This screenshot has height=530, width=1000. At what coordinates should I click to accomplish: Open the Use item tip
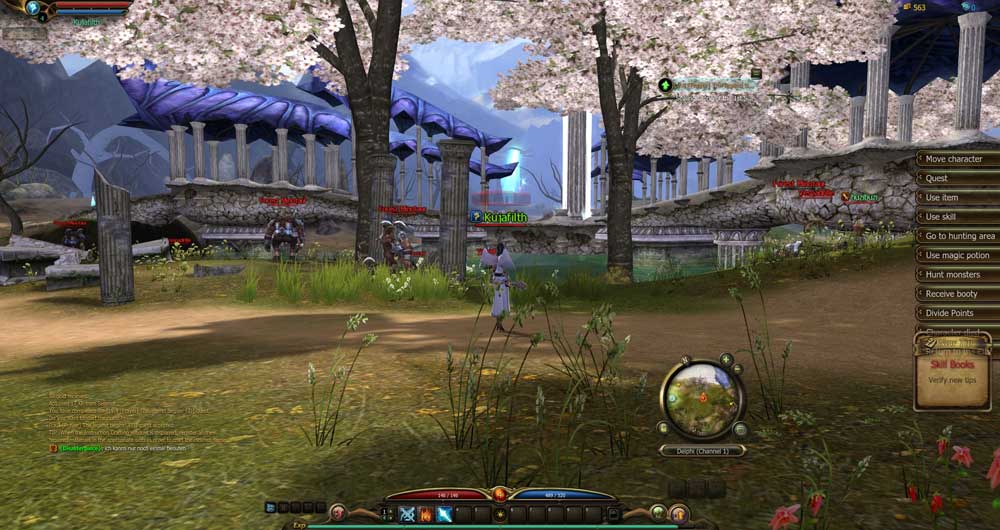tap(955, 198)
